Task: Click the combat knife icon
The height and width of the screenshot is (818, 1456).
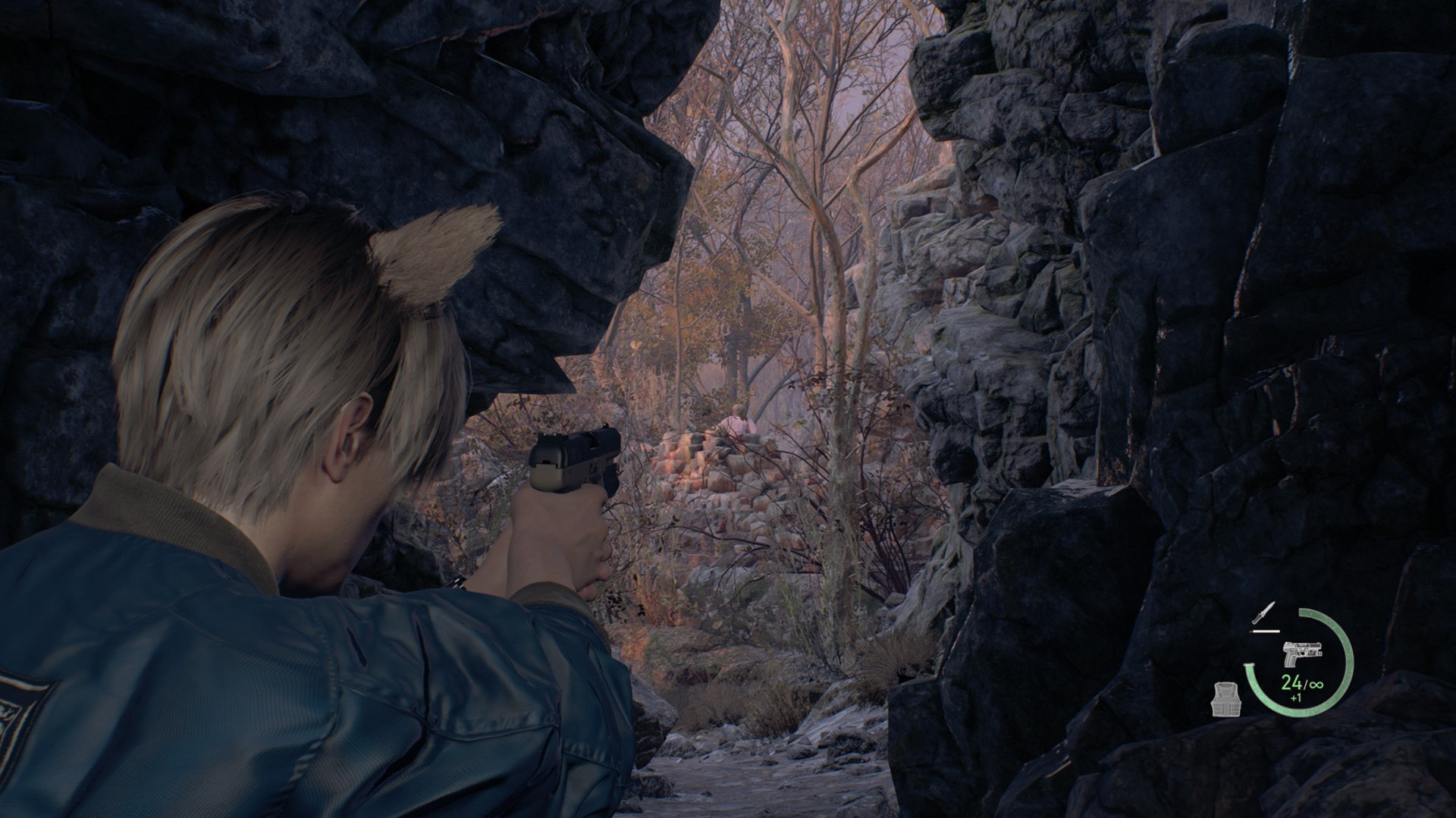Action: pyautogui.click(x=1264, y=615)
